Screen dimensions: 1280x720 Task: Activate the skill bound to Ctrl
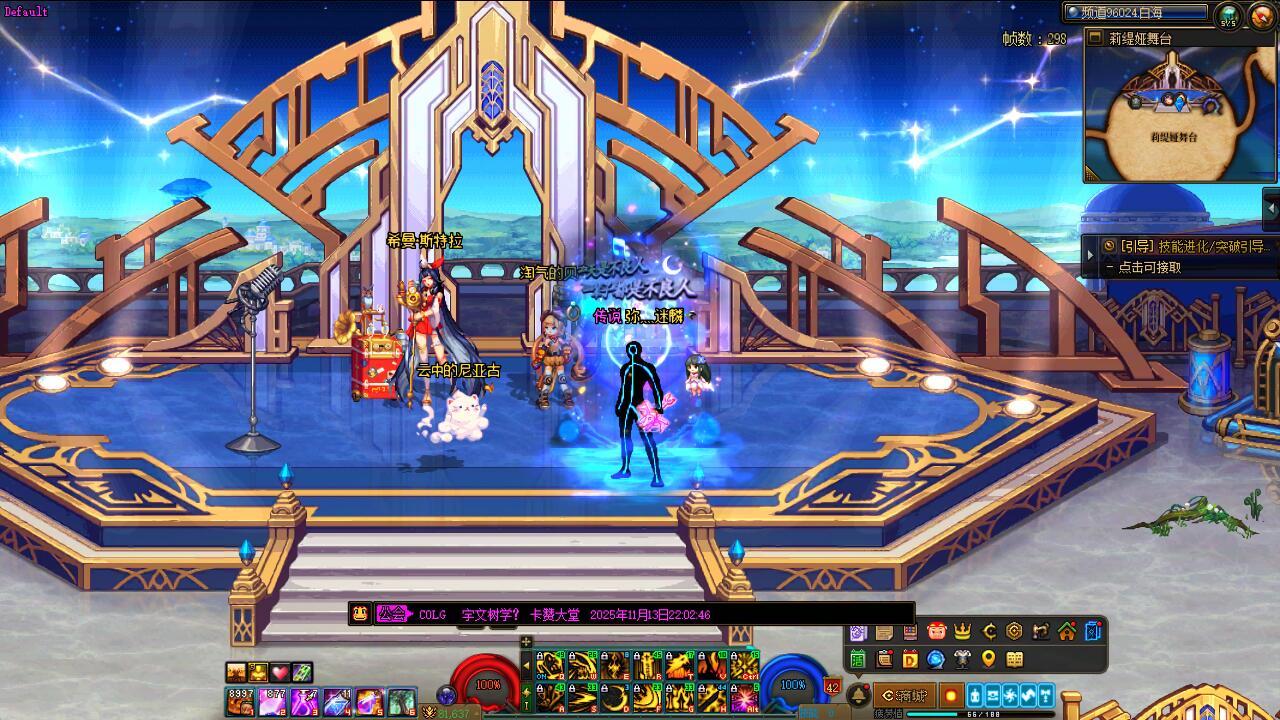[x=744, y=666]
